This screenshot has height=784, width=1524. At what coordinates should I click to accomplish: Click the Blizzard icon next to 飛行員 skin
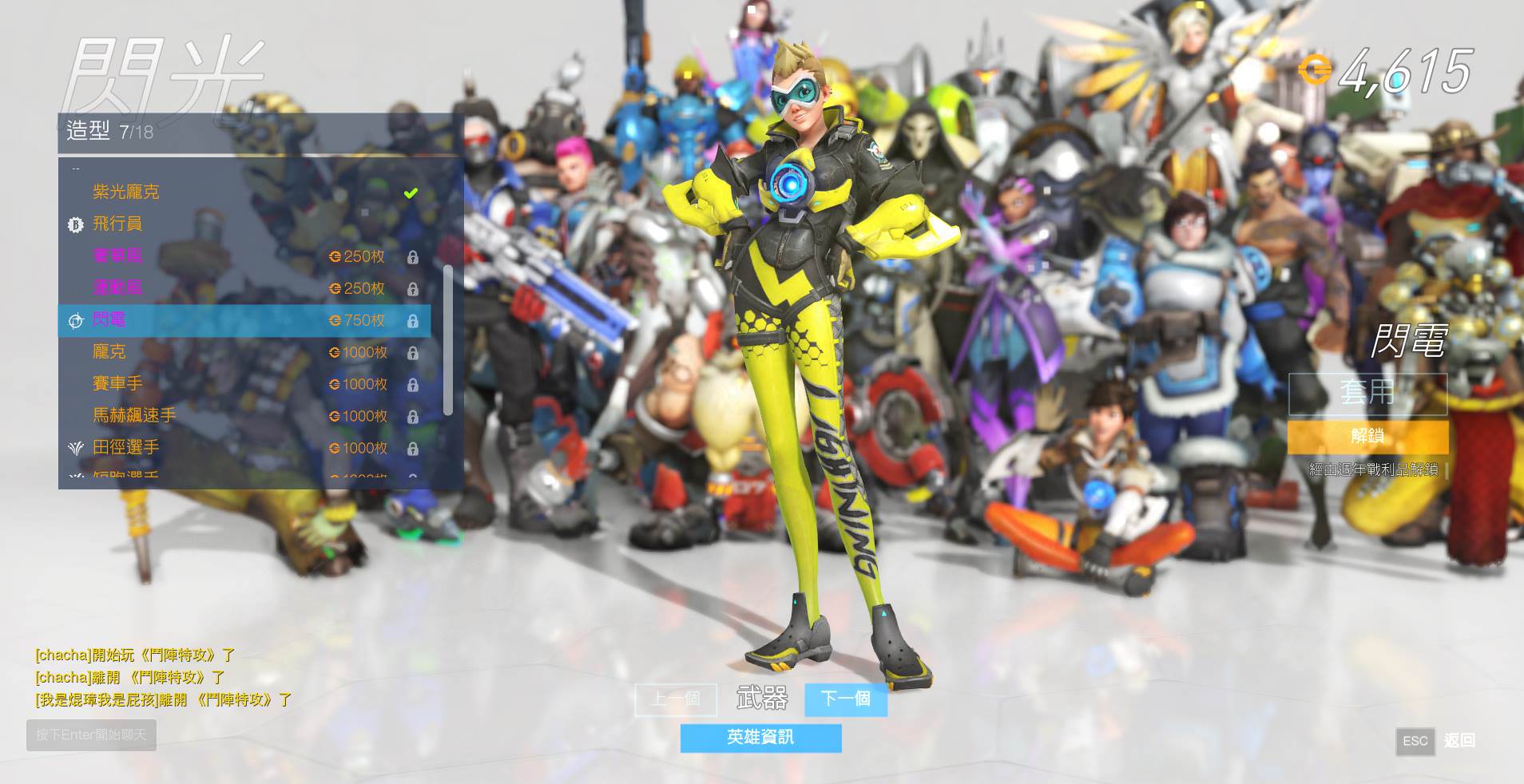pyautogui.click(x=76, y=224)
